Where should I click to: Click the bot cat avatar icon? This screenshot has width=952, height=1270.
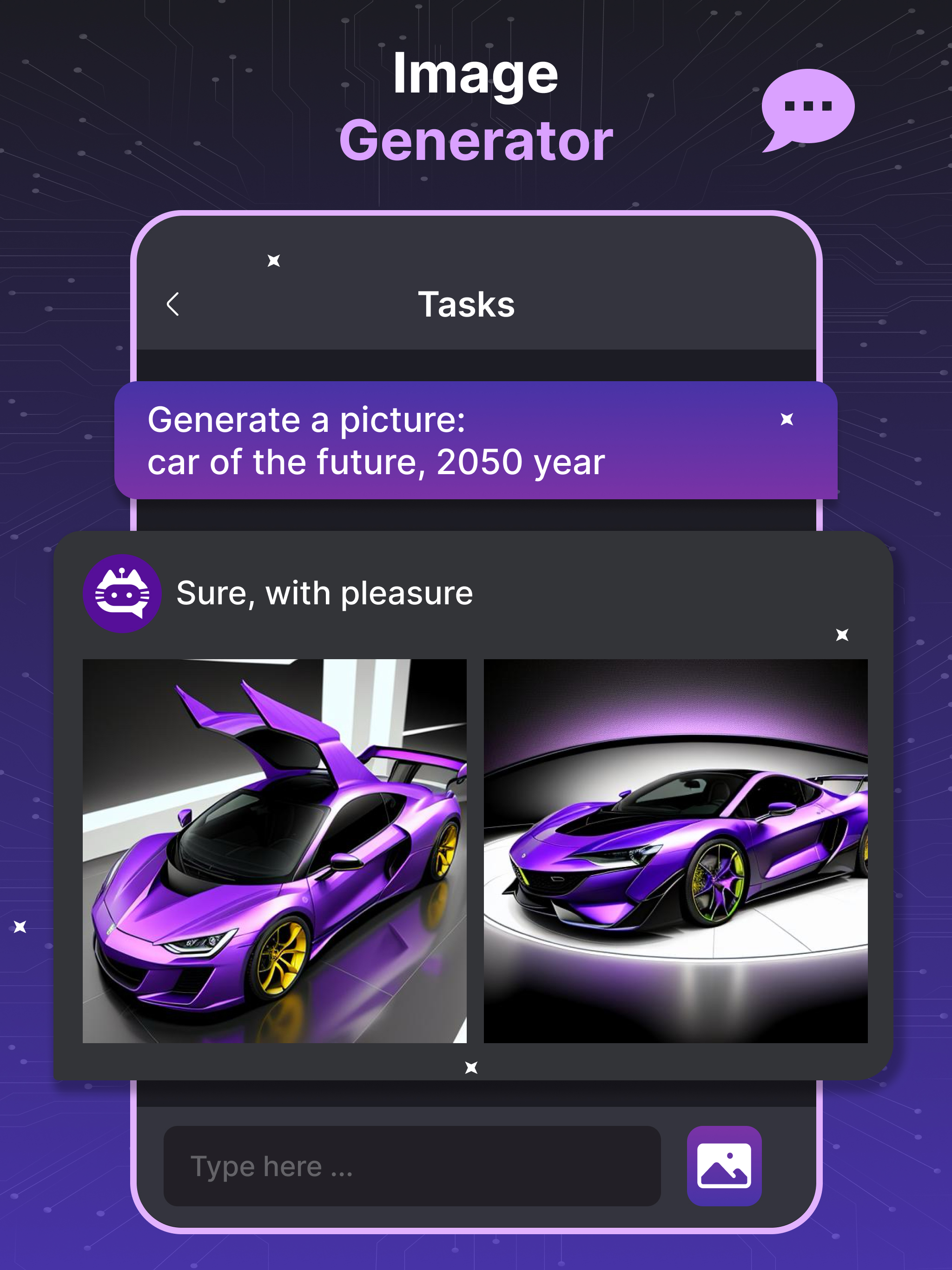[x=122, y=594]
